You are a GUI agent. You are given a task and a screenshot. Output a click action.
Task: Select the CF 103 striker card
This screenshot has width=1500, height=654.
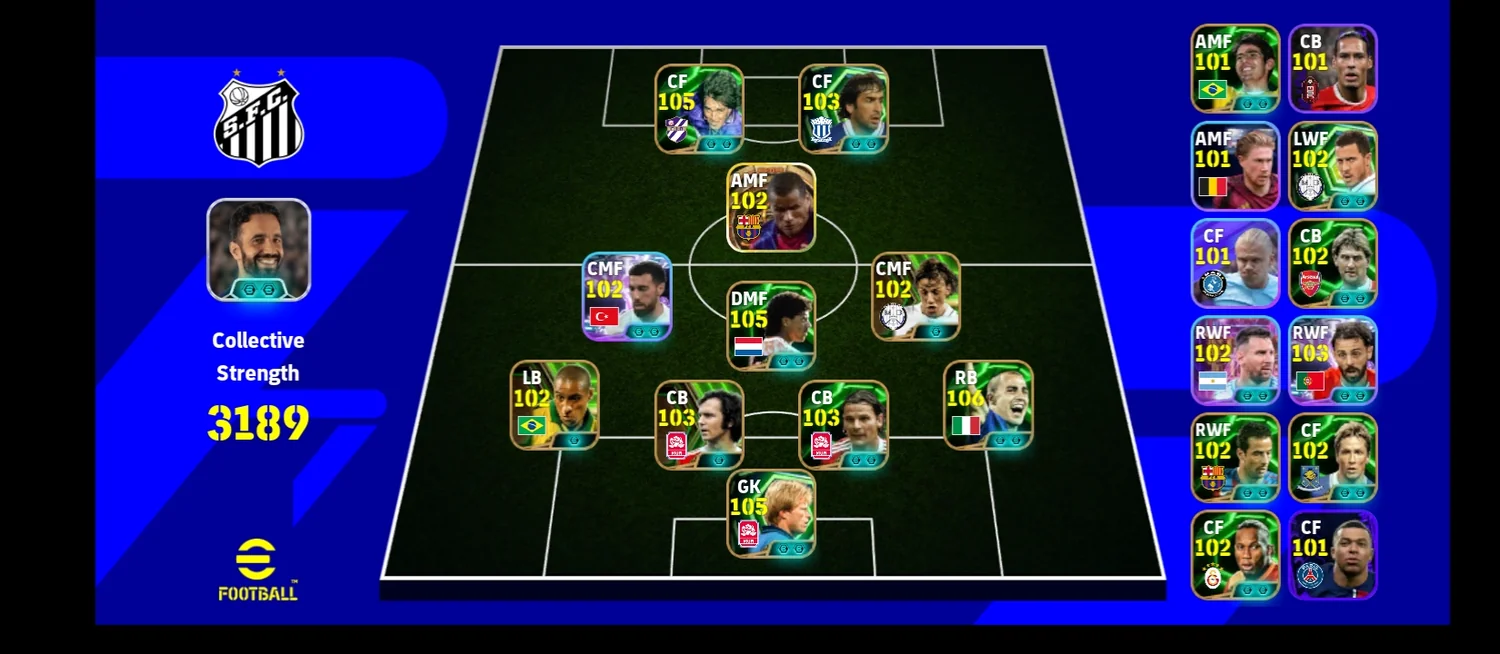click(x=843, y=109)
